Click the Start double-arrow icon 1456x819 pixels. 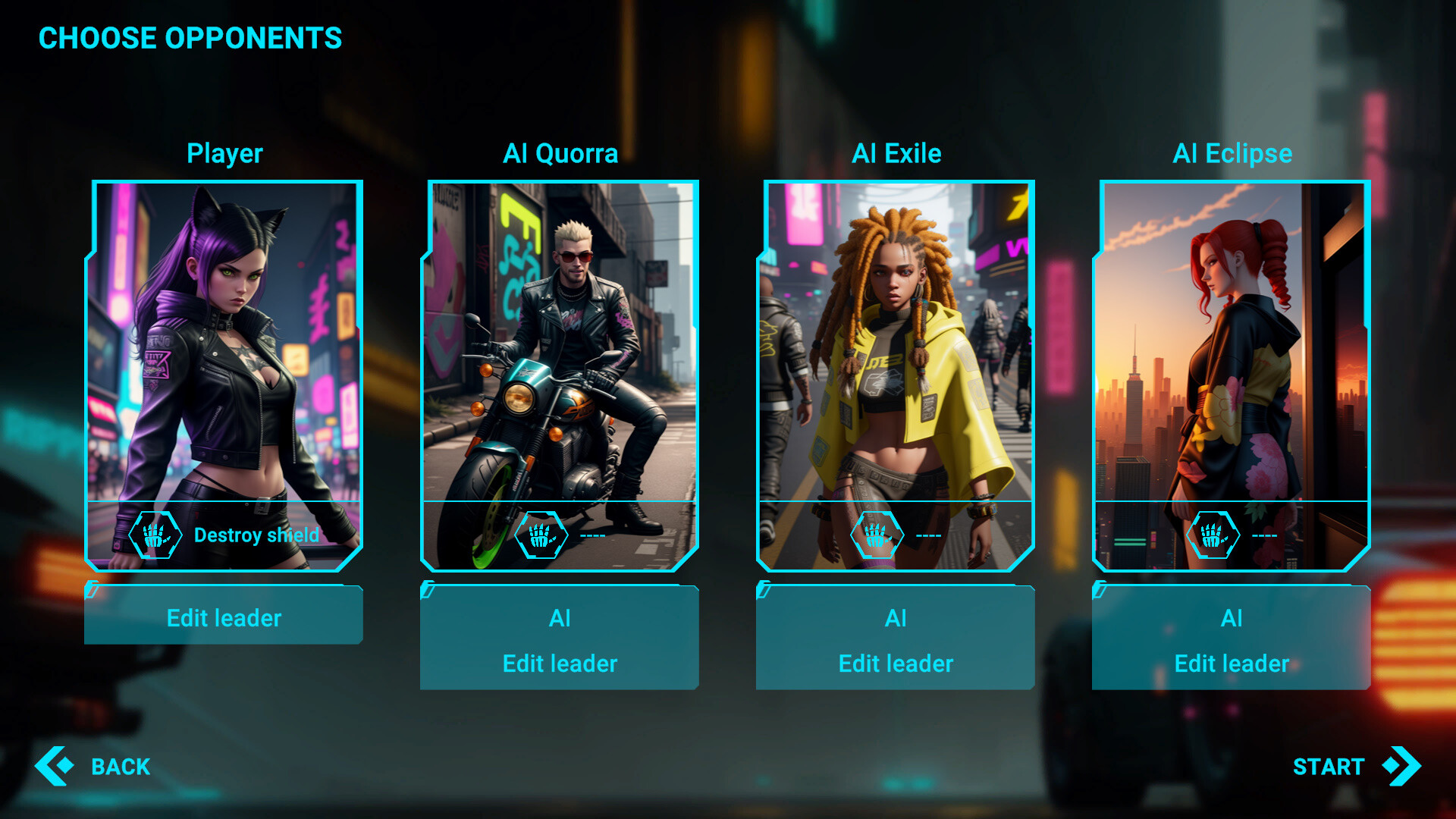coord(1399,766)
